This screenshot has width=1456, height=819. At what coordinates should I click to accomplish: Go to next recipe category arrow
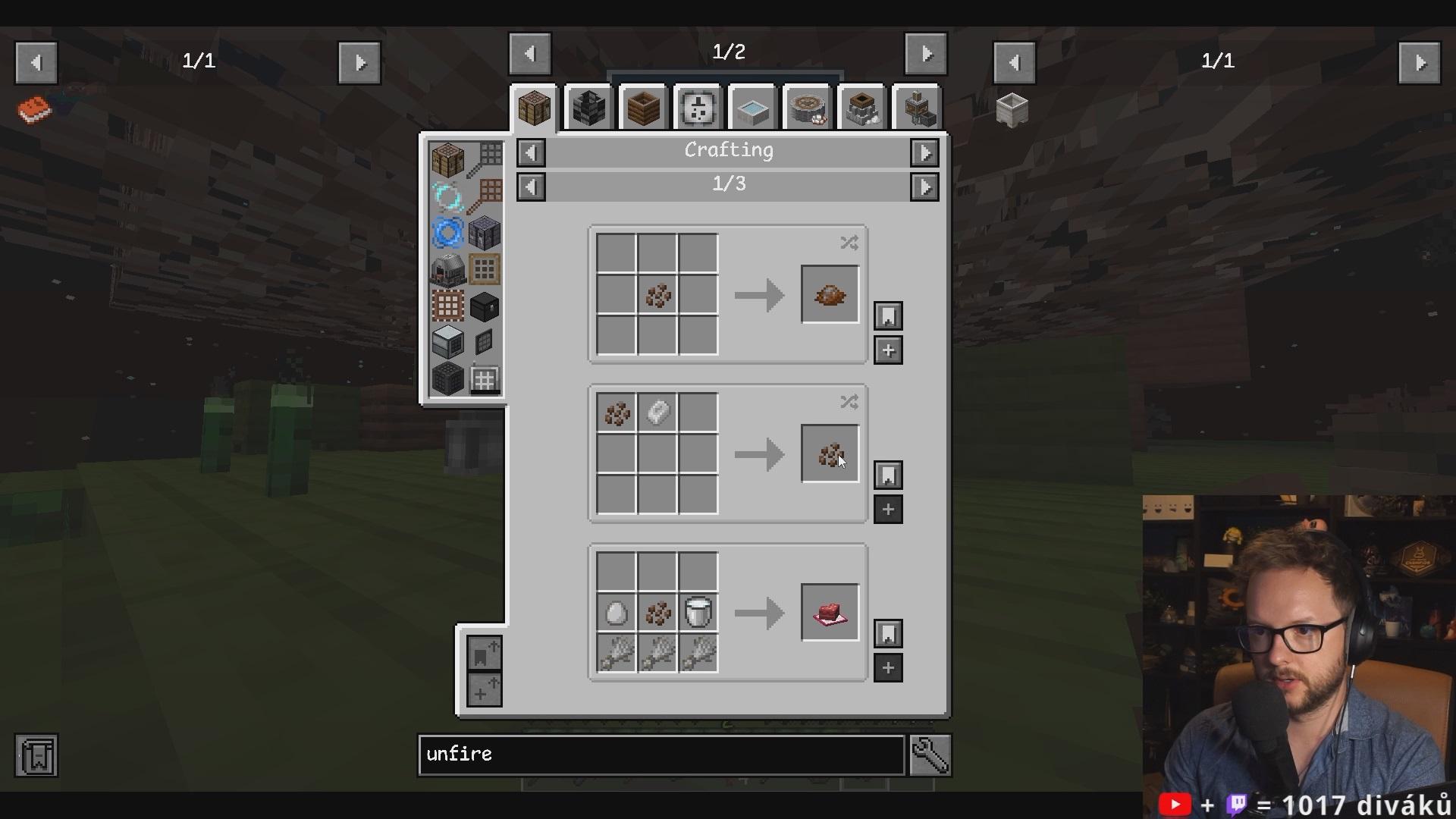tap(924, 153)
